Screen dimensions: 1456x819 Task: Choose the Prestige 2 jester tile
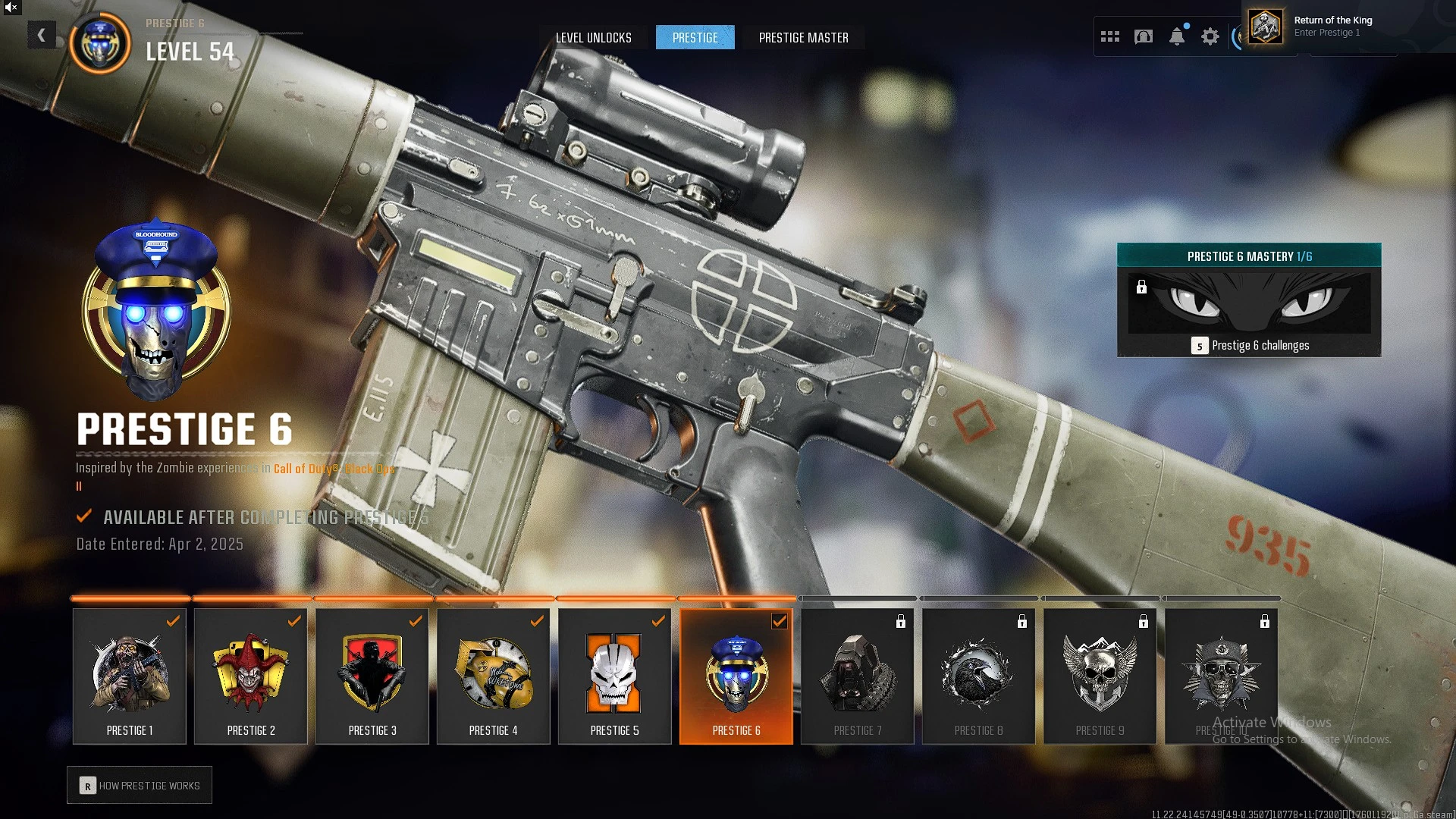(251, 676)
